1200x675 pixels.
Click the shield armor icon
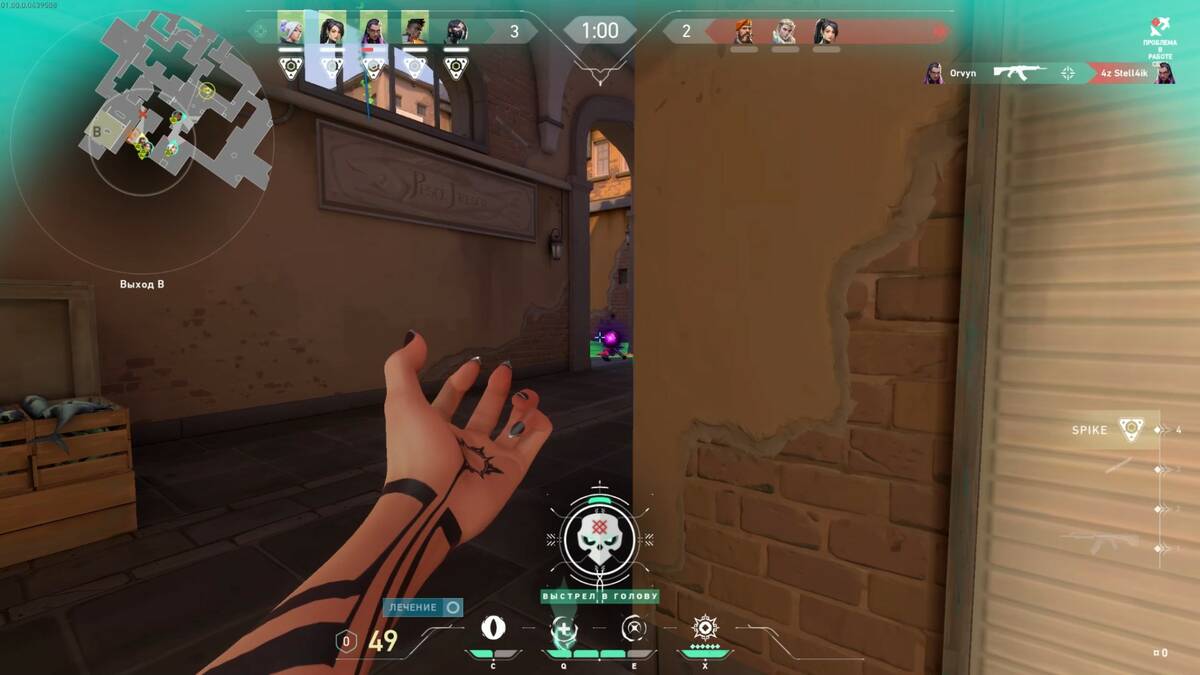346,642
